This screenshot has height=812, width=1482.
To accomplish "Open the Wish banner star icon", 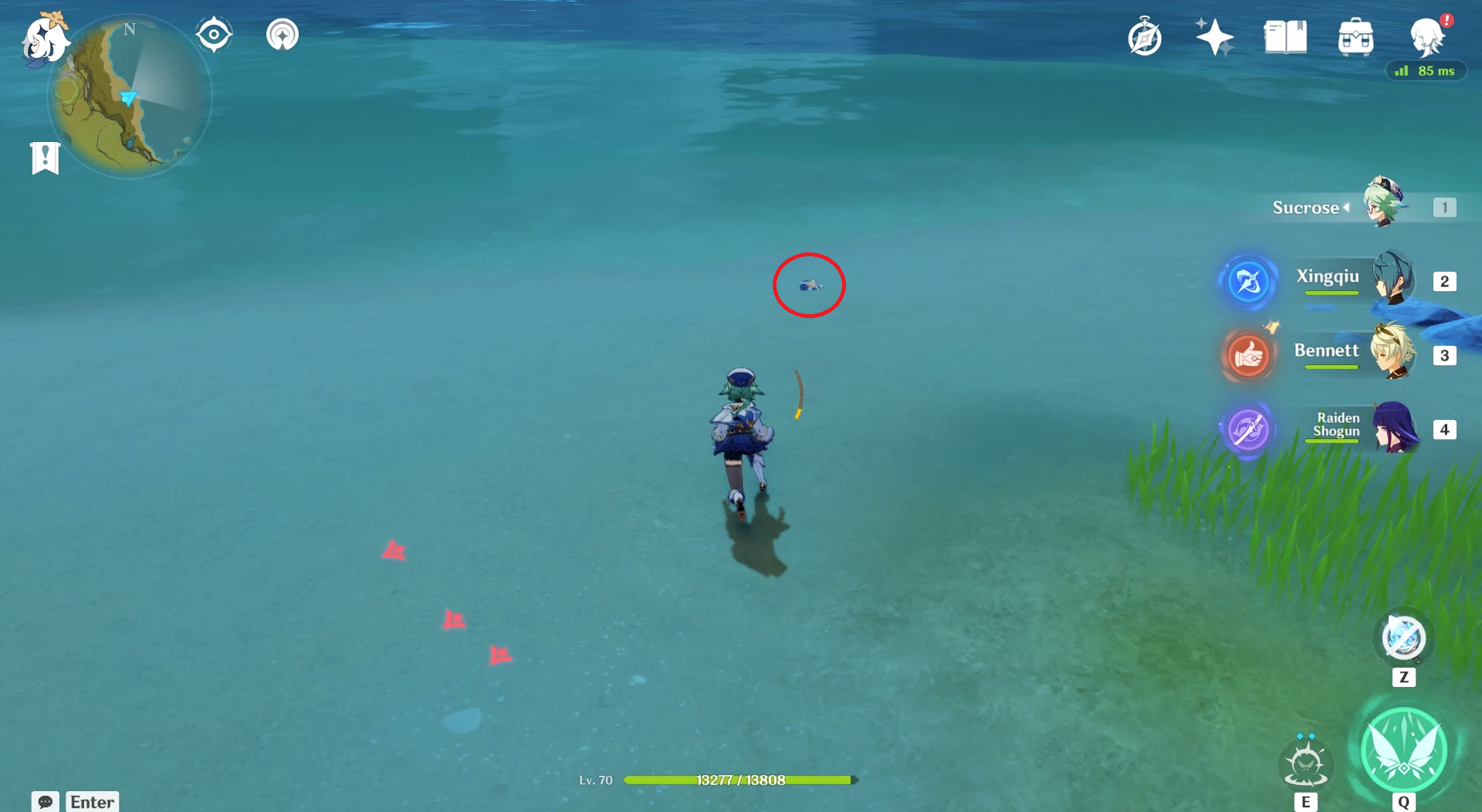I will [x=1214, y=36].
